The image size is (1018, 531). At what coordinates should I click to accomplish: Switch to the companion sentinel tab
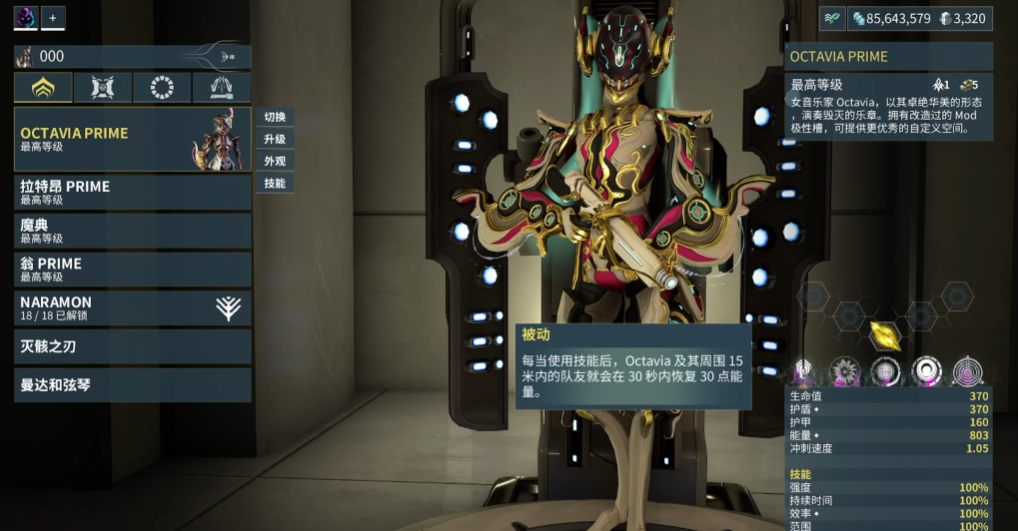[x=102, y=88]
